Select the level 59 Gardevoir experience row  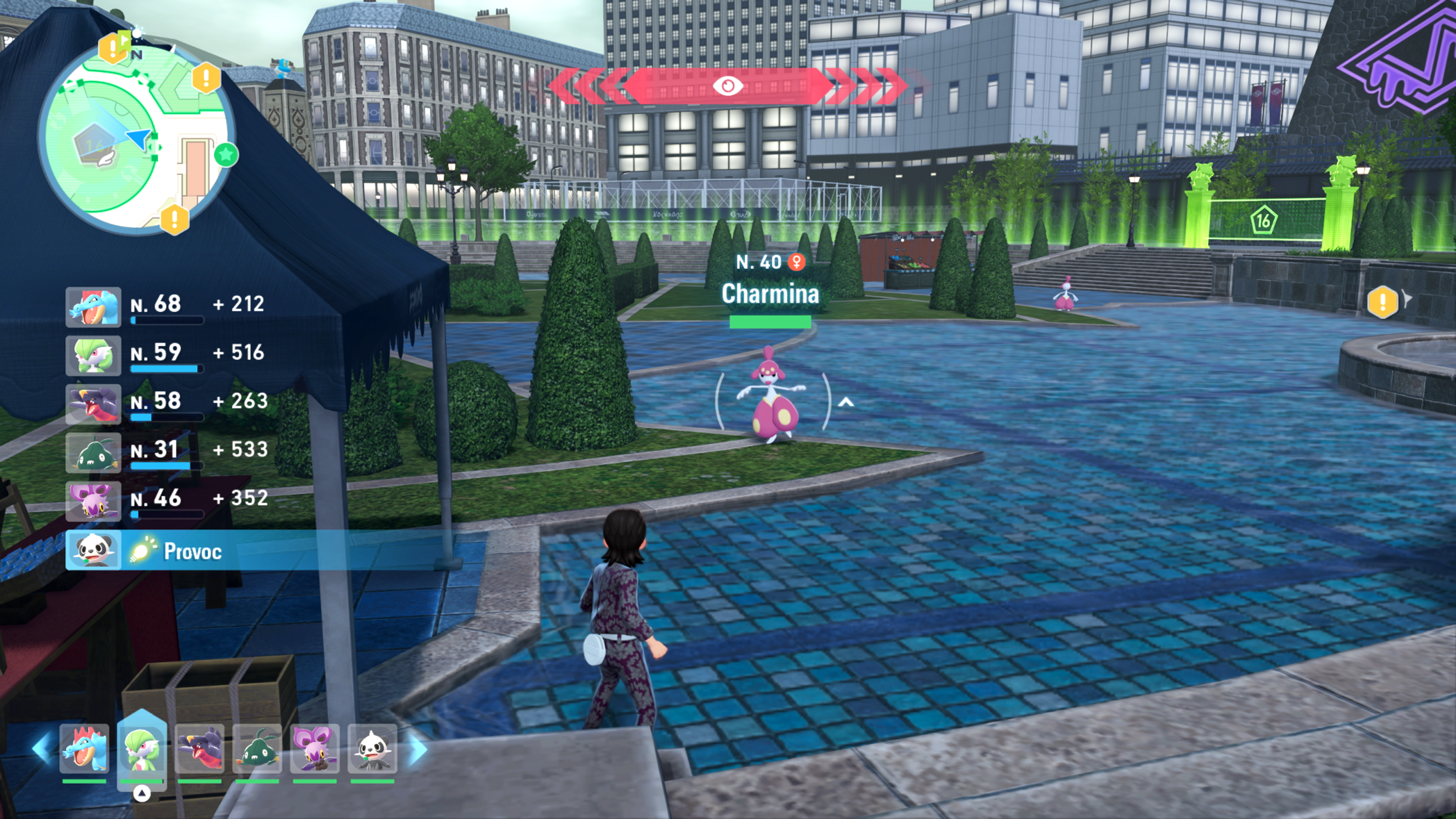click(167, 356)
